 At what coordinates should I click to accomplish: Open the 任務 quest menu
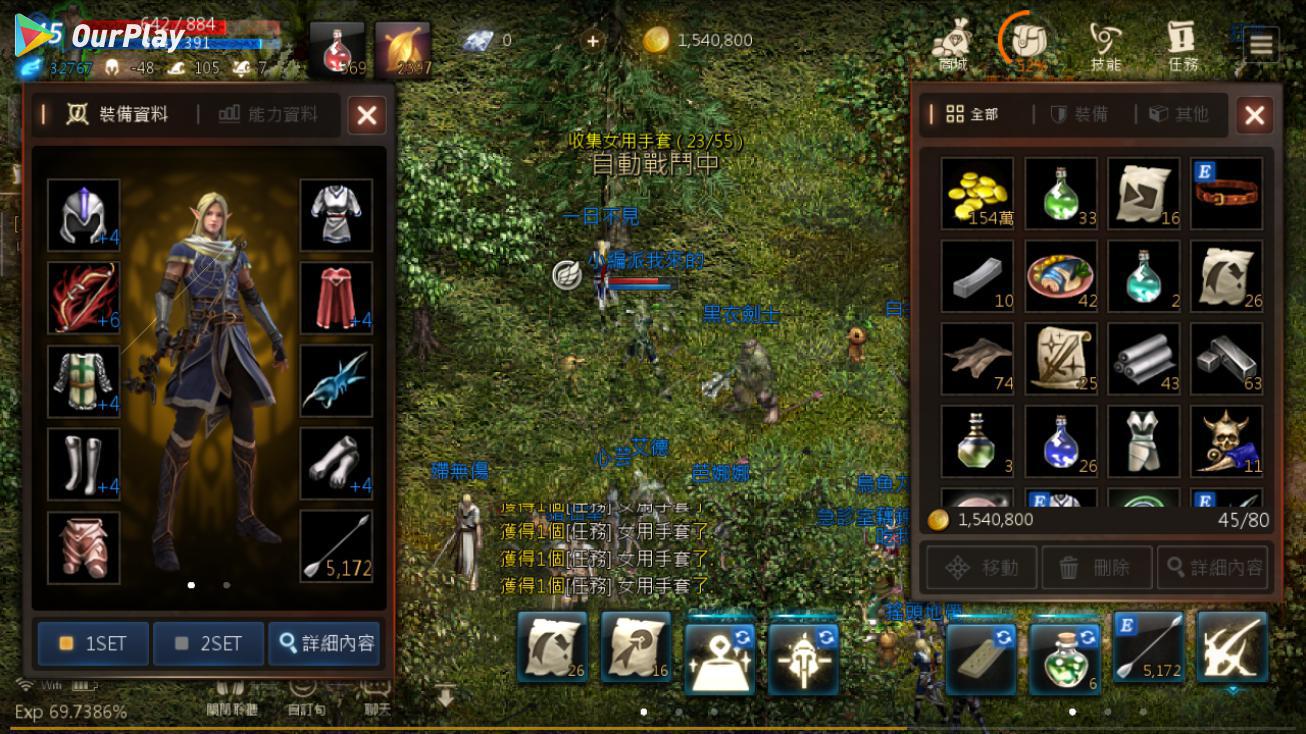click(x=1181, y=46)
